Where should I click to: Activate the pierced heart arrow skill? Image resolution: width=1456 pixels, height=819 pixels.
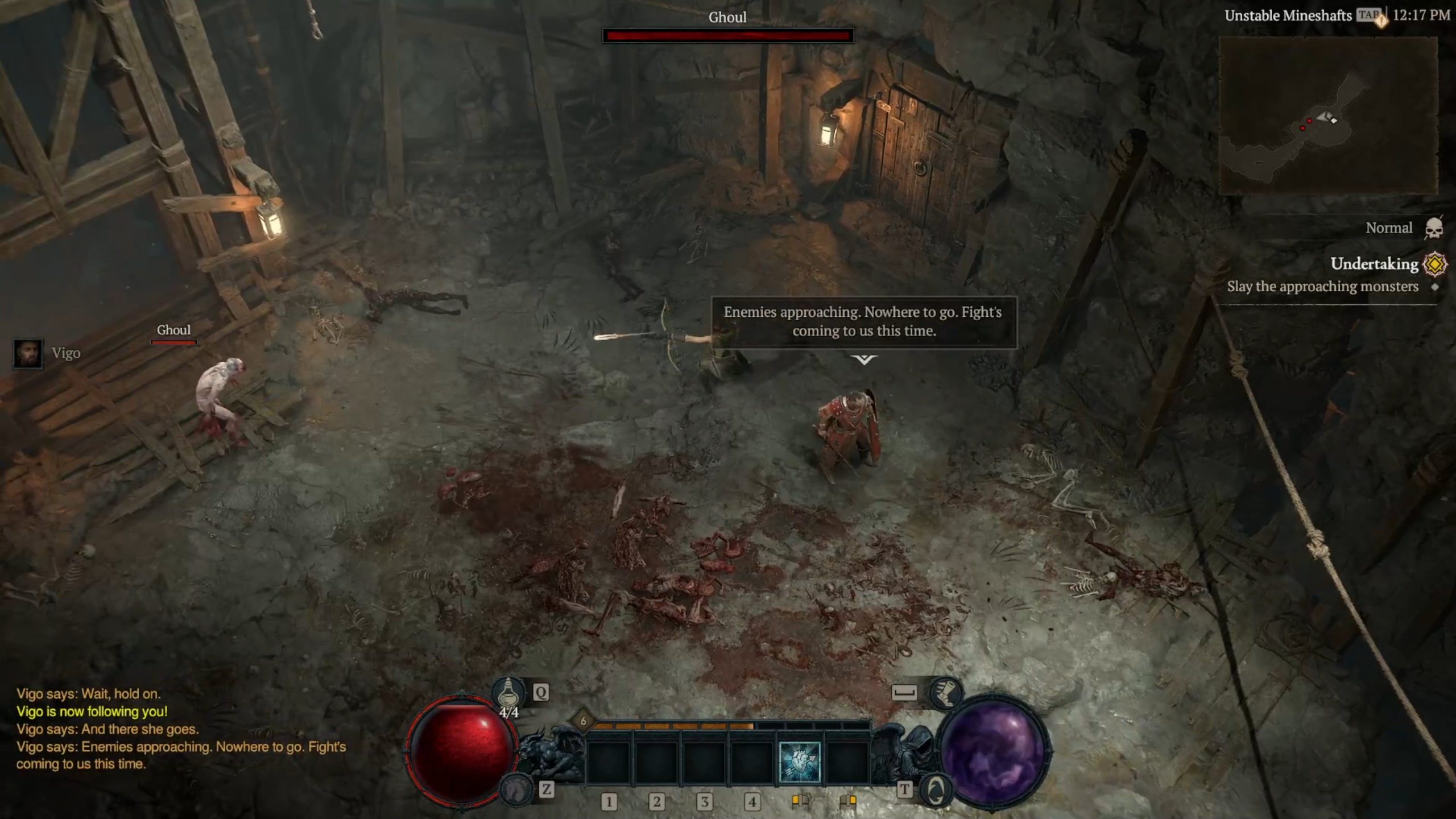click(799, 762)
